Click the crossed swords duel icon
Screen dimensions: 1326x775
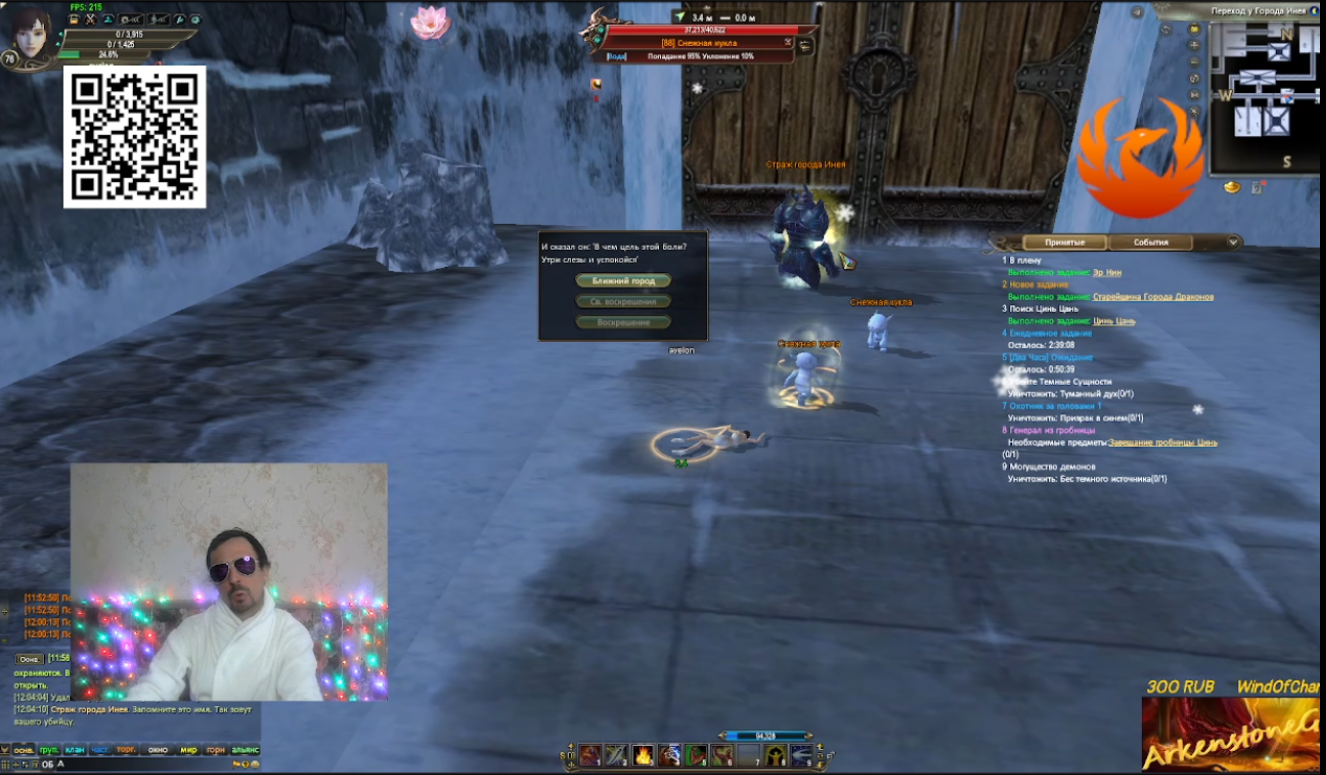90,19
